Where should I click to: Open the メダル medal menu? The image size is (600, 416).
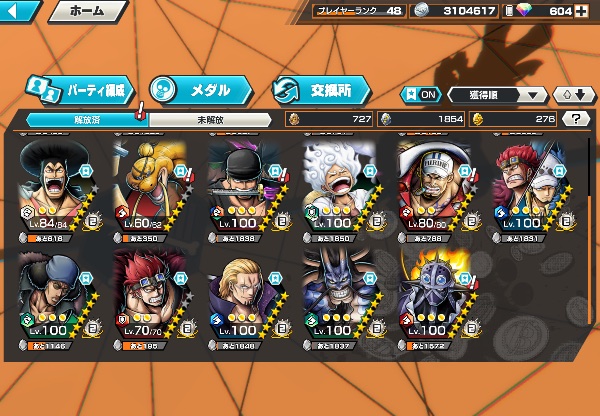point(198,89)
